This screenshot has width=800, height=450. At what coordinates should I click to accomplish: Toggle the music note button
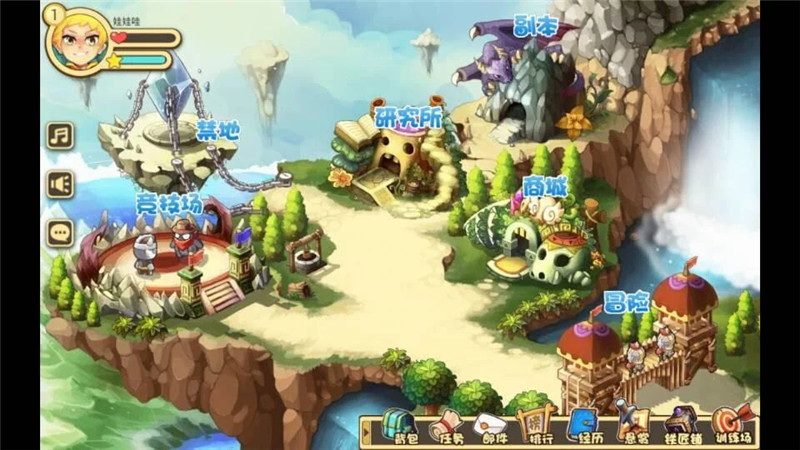61,136
